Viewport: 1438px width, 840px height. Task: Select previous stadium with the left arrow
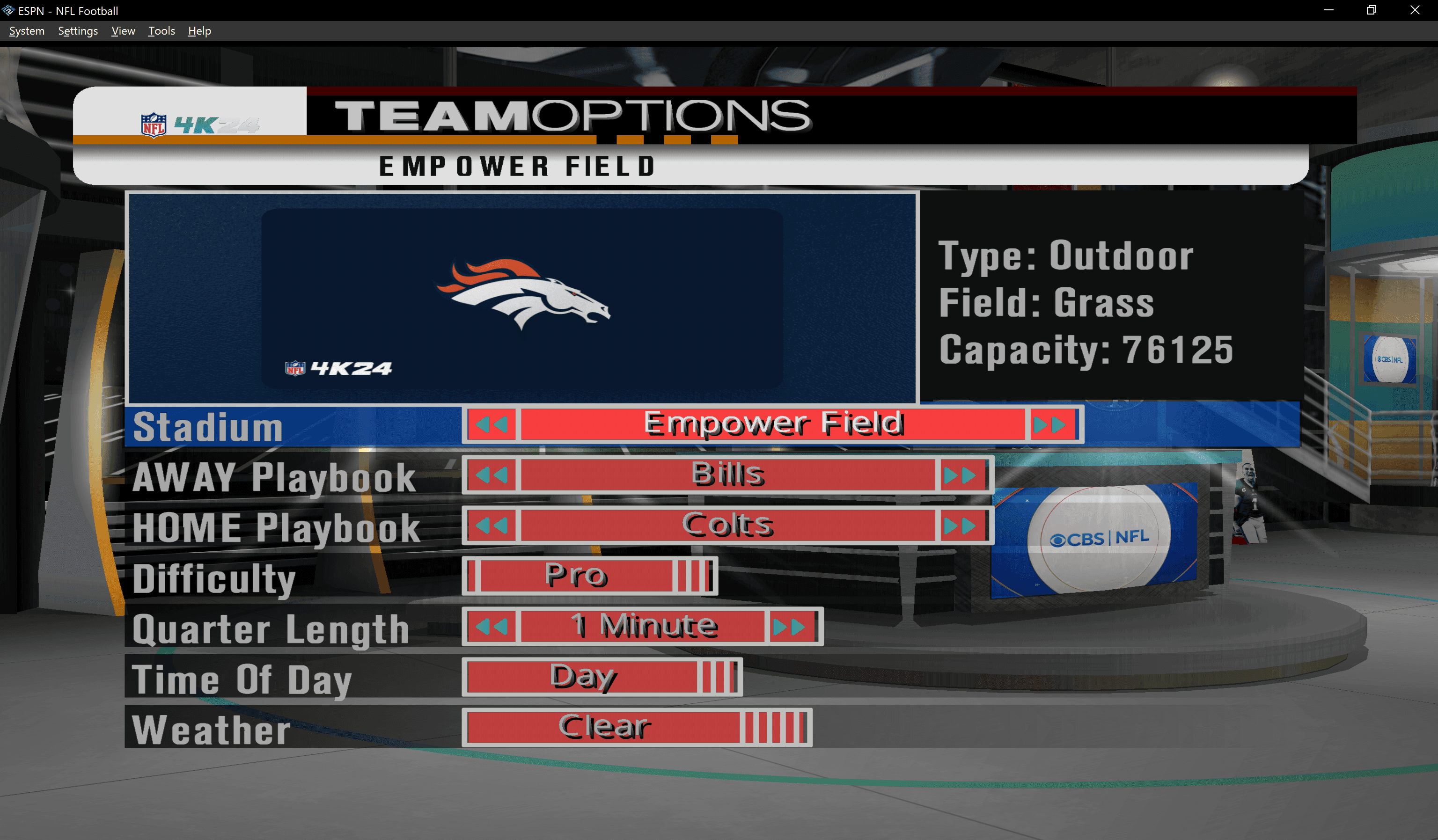(491, 424)
